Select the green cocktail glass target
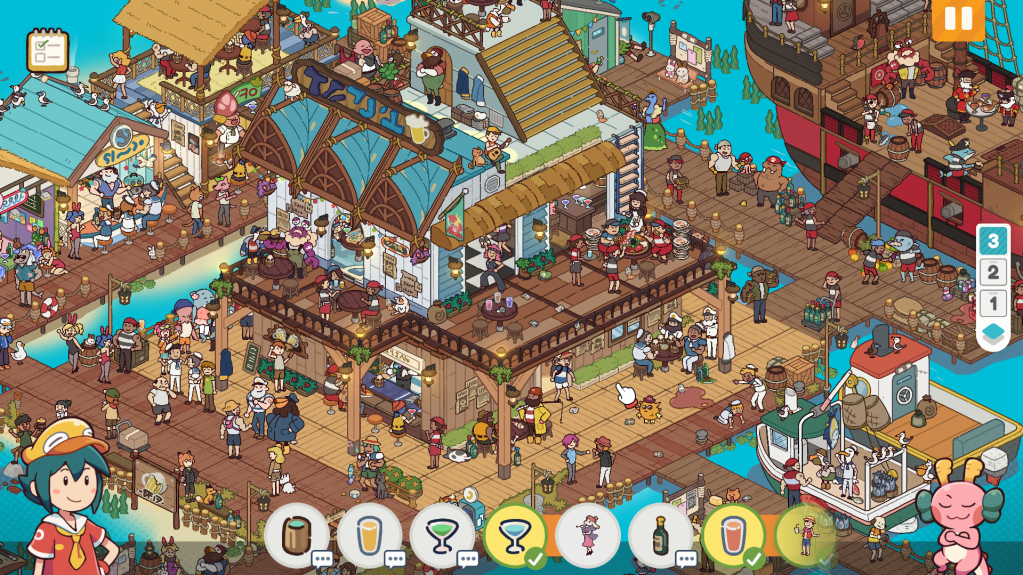Image resolution: width=1023 pixels, height=575 pixels. click(x=441, y=535)
